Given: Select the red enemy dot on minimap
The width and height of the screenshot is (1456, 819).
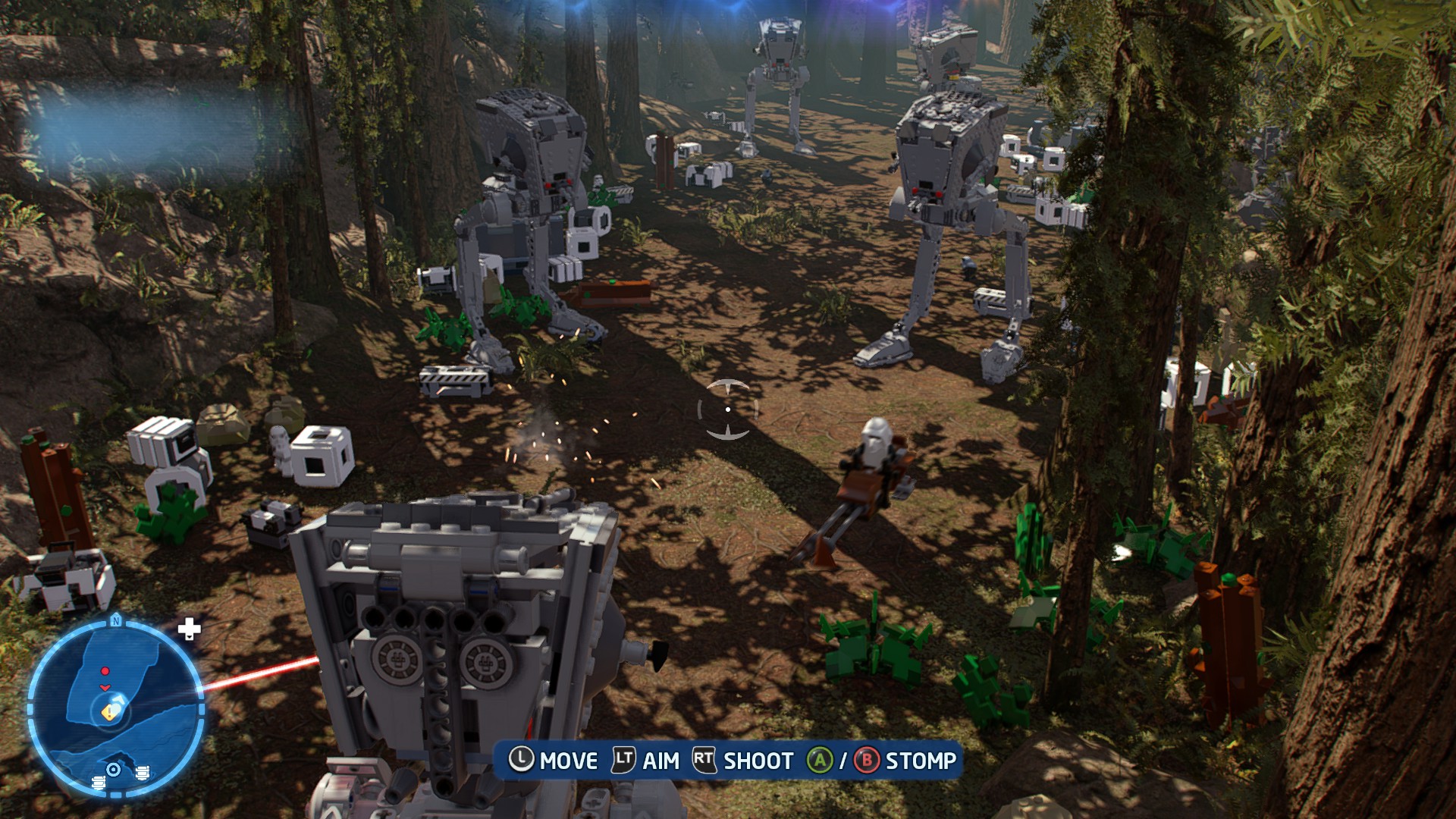Looking at the screenshot, I should [x=105, y=672].
